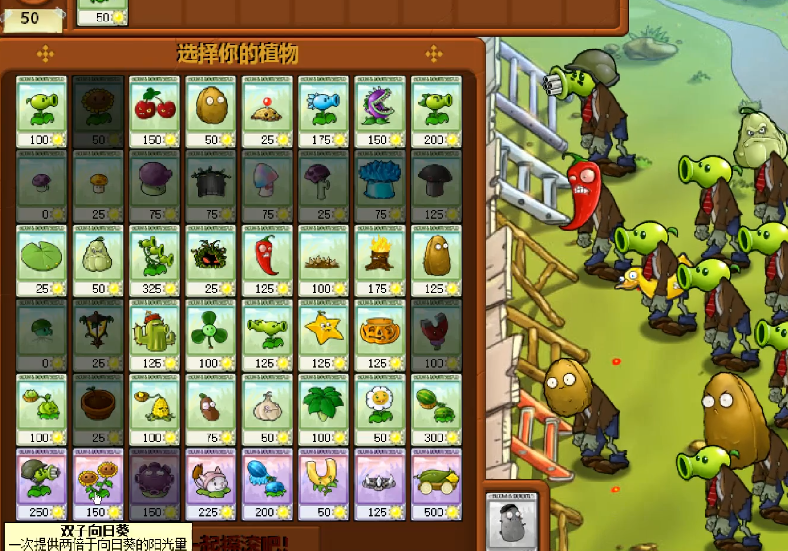788x551 pixels.
Task: Choose the purple Chomper seed packet
Action: pyautogui.click(x=379, y=112)
